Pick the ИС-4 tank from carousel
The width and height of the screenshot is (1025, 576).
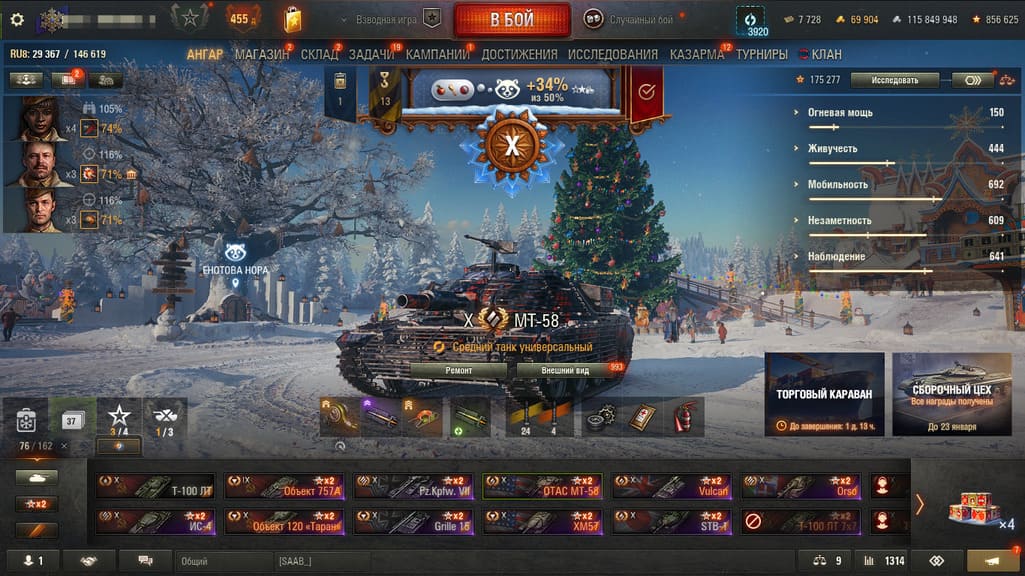click(155, 522)
